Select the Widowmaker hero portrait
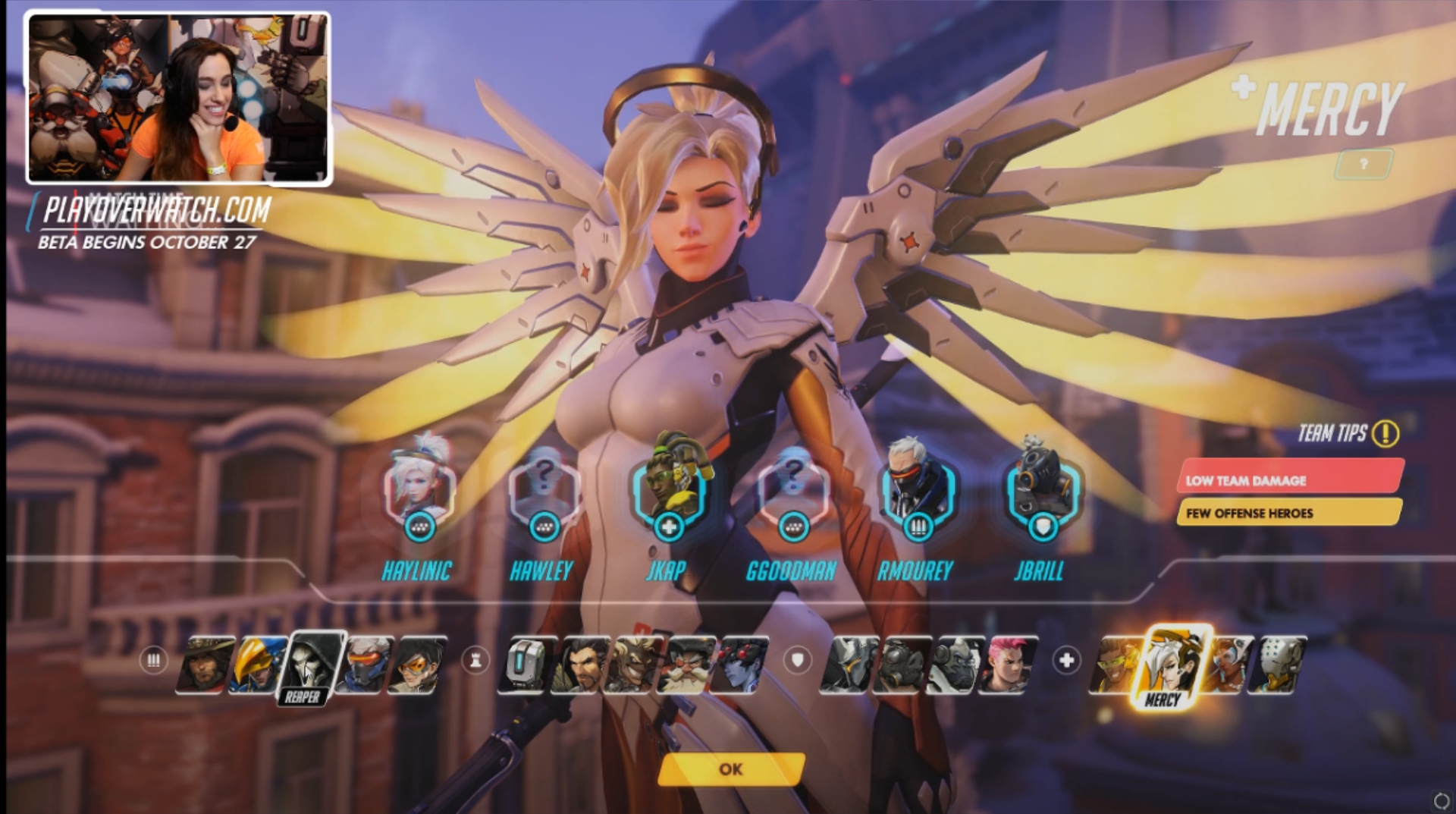 point(739,665)
